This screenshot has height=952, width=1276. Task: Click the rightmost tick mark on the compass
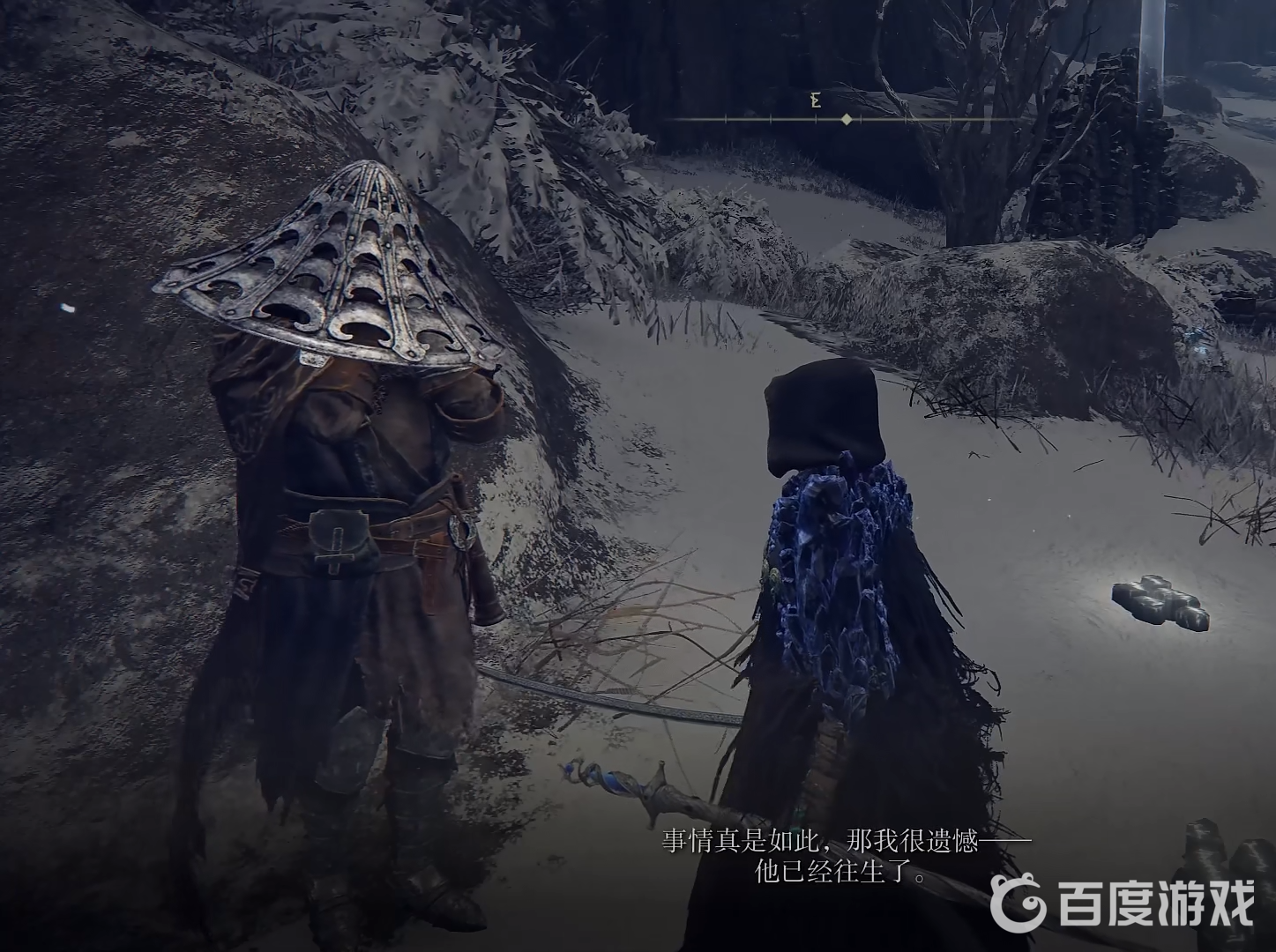[951, 115]
